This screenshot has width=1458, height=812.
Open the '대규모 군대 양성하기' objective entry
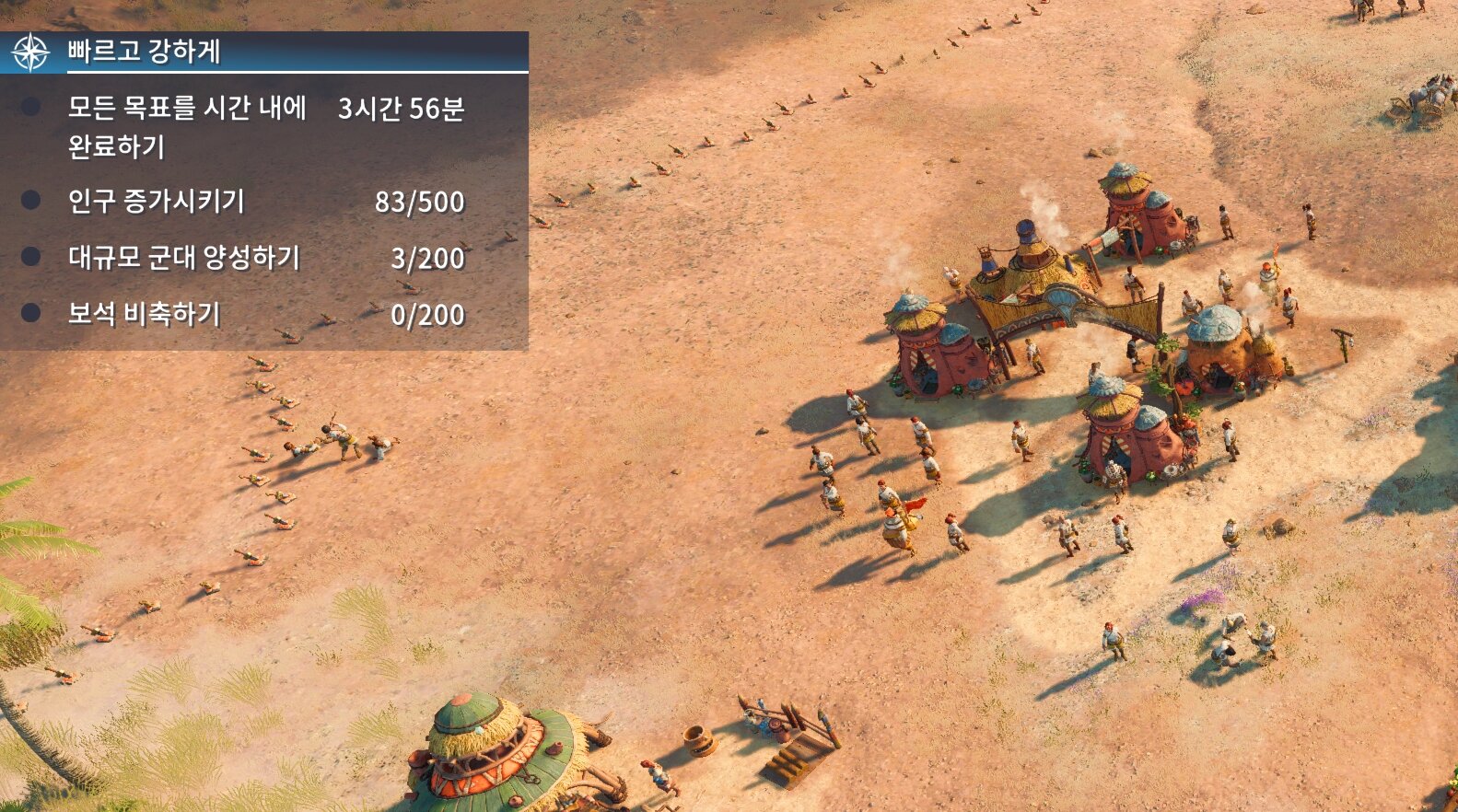pos(184,258)
